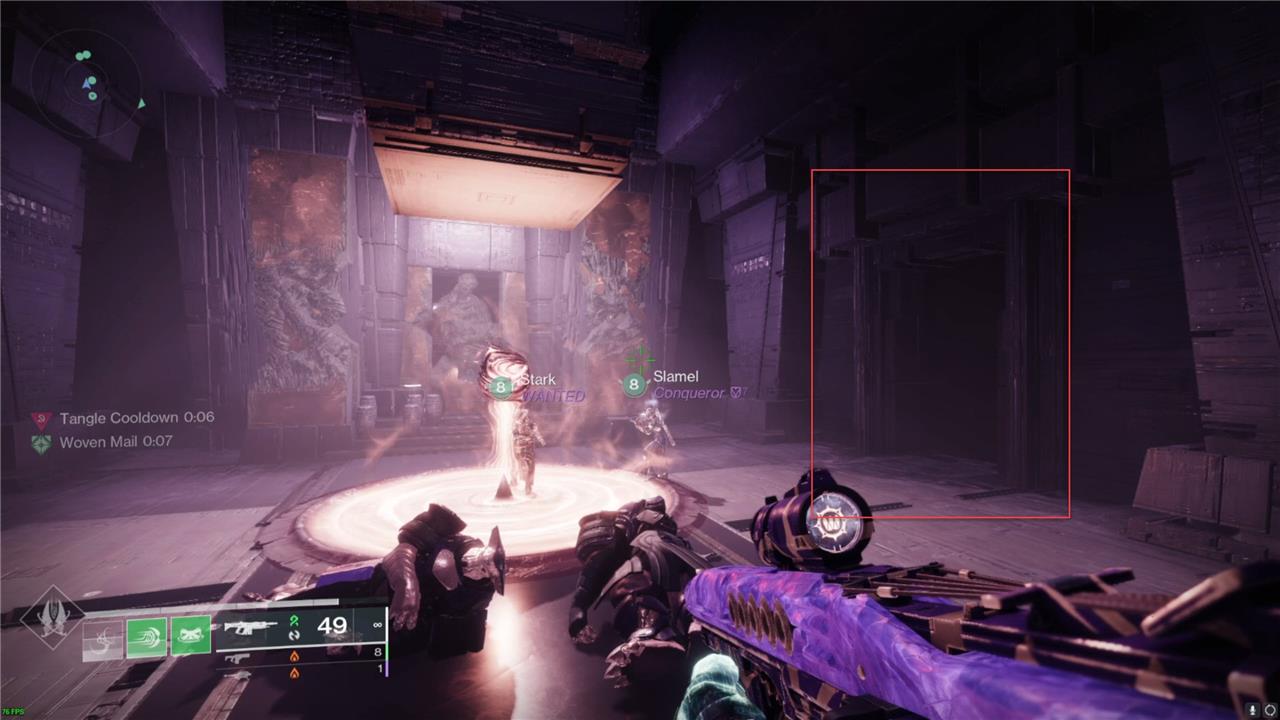Viewport: 1280px width, 720px height.
Task: Select Stark's player nameplate emblem
Action: point(501,386)
